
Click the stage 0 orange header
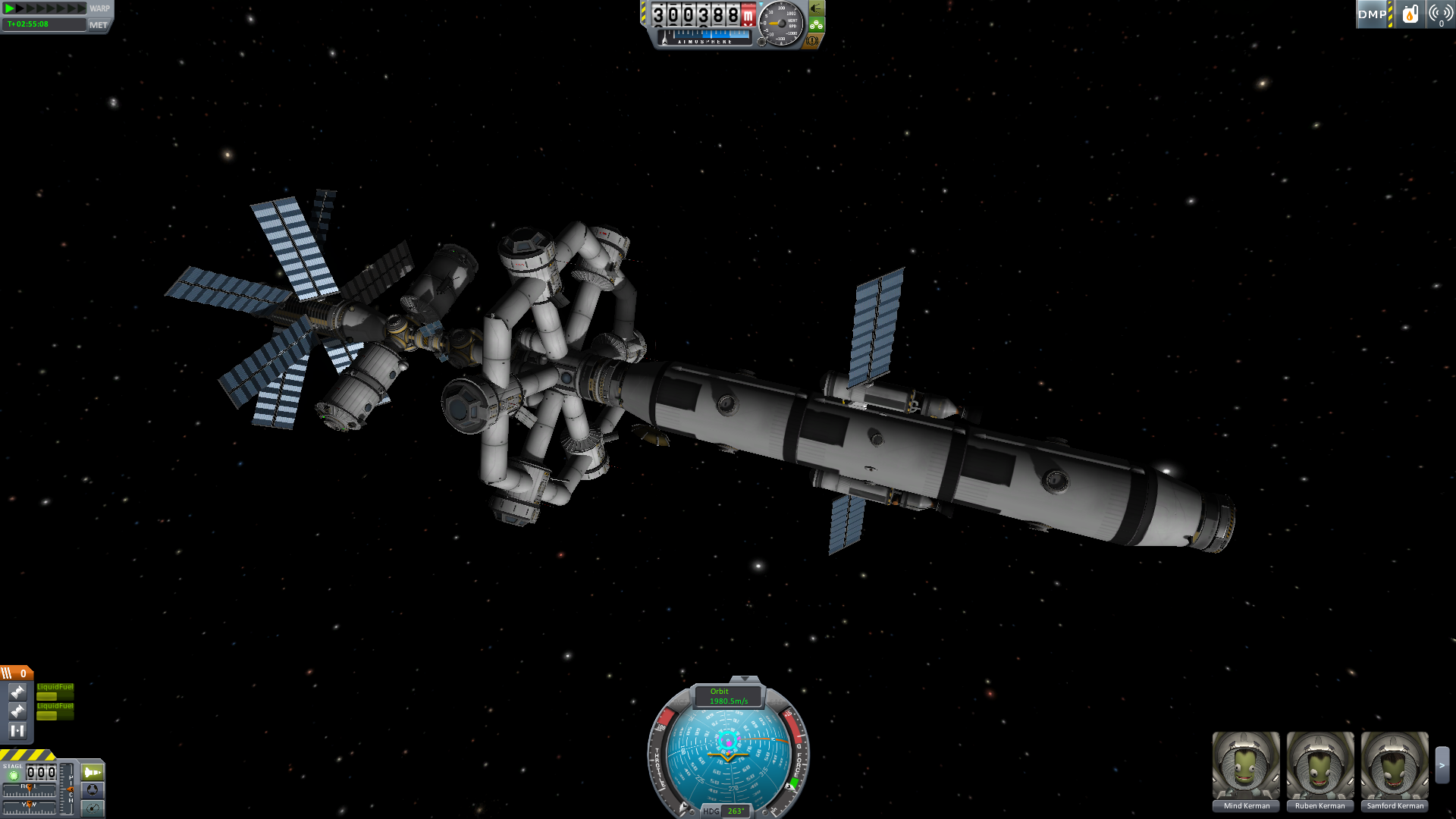pos(16,673)
